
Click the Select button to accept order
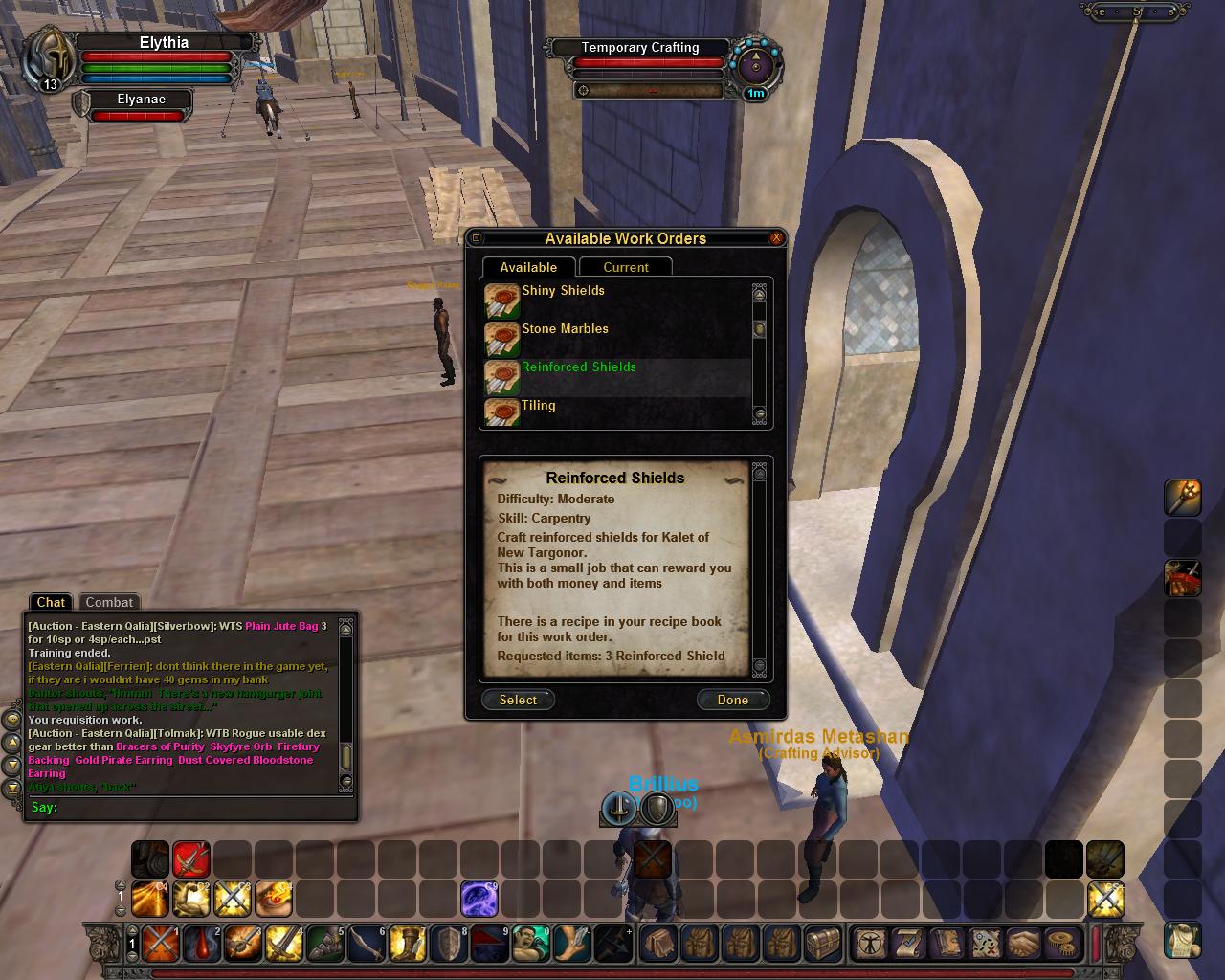(x=518, y=700)
